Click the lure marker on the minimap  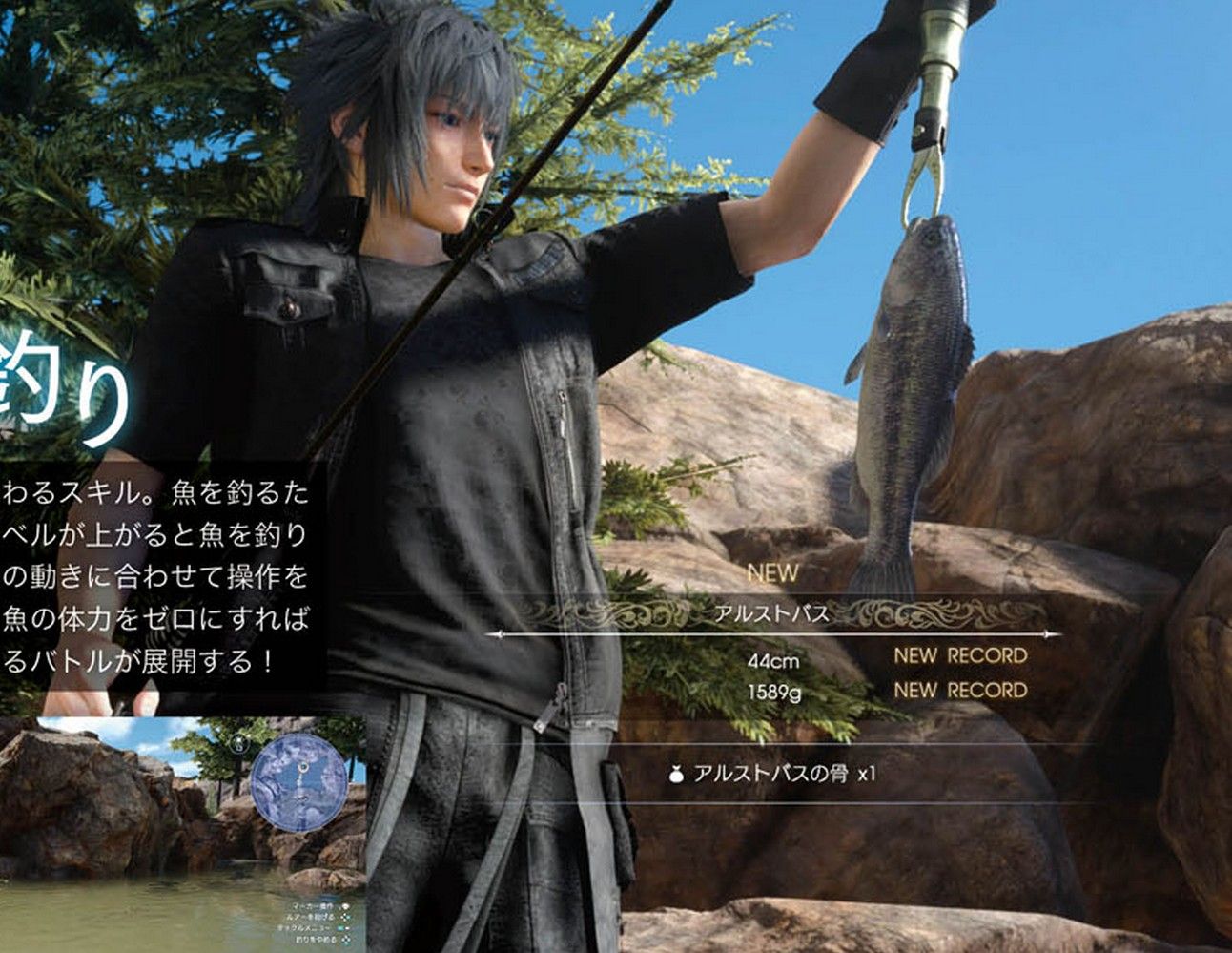[303, 768]
